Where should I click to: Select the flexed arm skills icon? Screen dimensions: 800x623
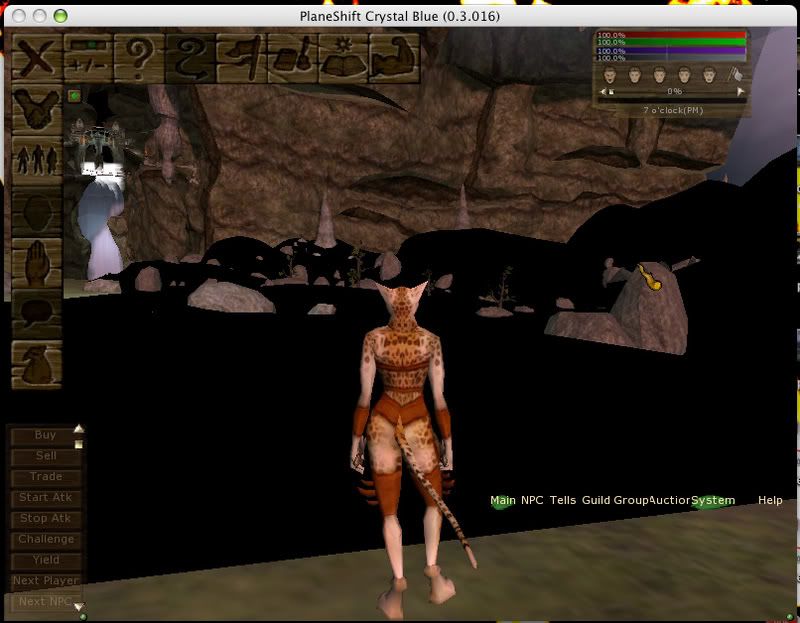click(392, 56)
